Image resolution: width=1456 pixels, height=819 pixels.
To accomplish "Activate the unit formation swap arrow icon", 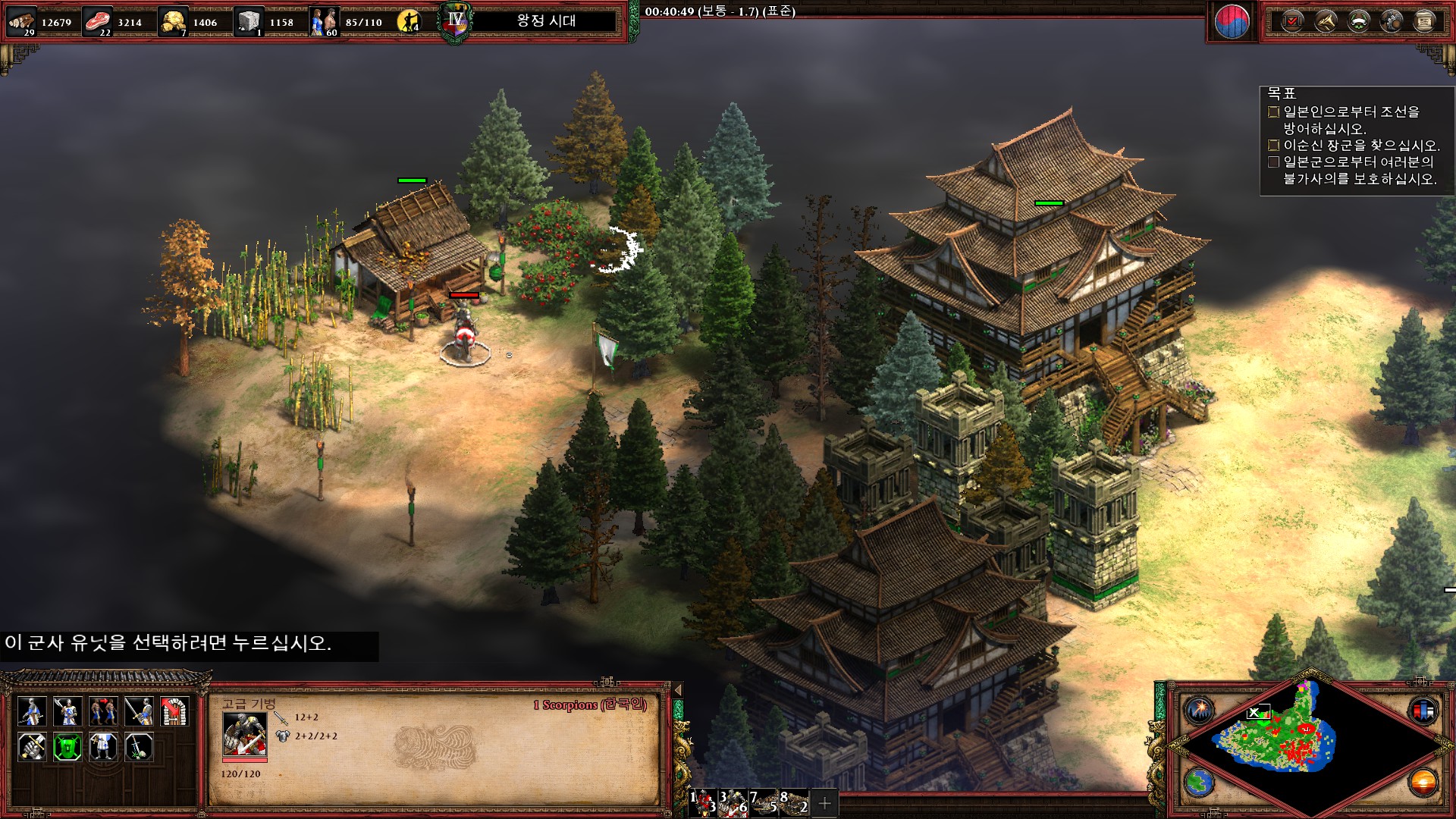I will coord(103,712).
